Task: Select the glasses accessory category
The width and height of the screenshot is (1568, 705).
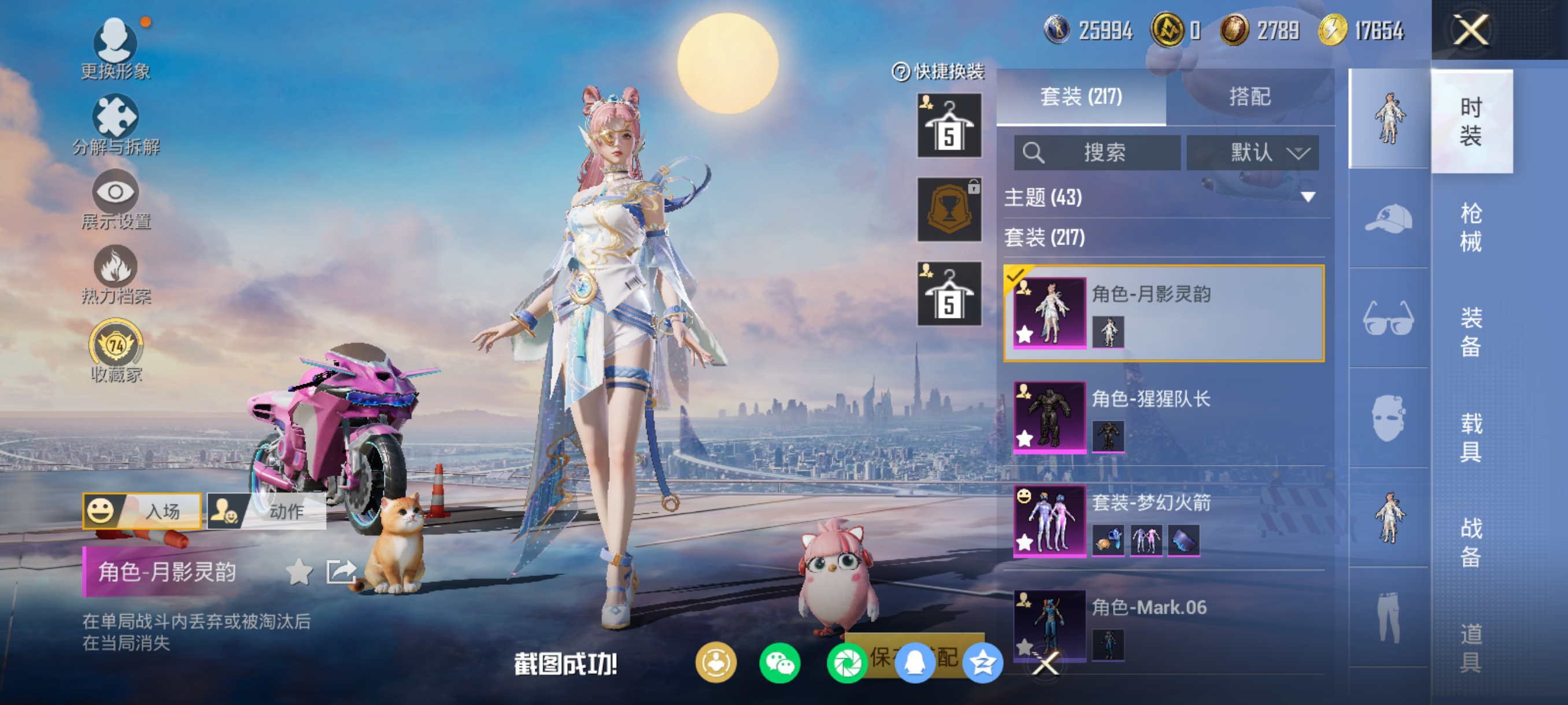Action: coord(1388,318)
